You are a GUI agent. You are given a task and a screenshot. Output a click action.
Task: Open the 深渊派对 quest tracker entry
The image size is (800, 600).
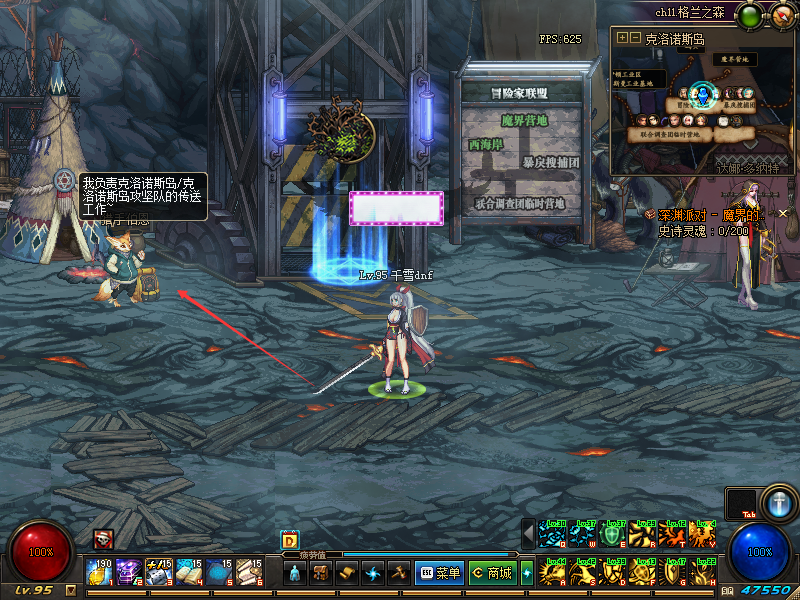[710, 215]
